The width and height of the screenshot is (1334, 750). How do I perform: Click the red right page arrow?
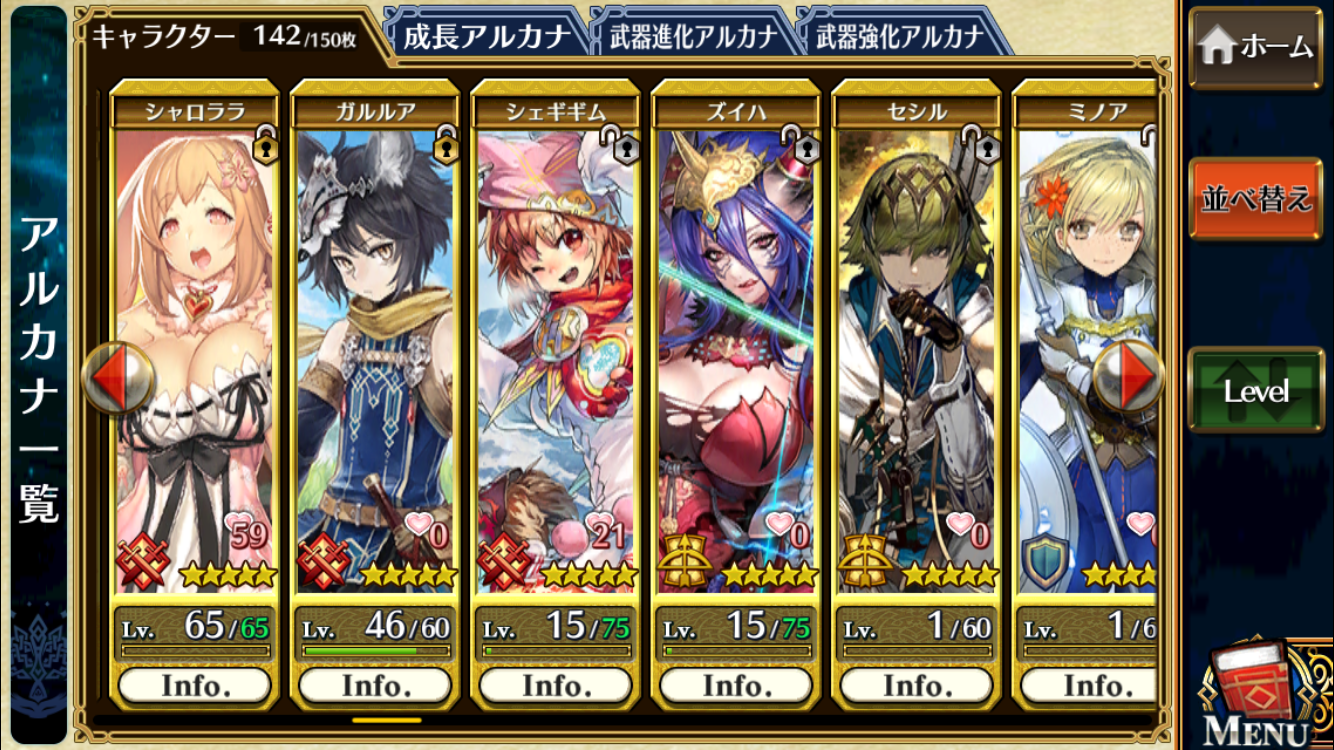tap(1128, 378)
